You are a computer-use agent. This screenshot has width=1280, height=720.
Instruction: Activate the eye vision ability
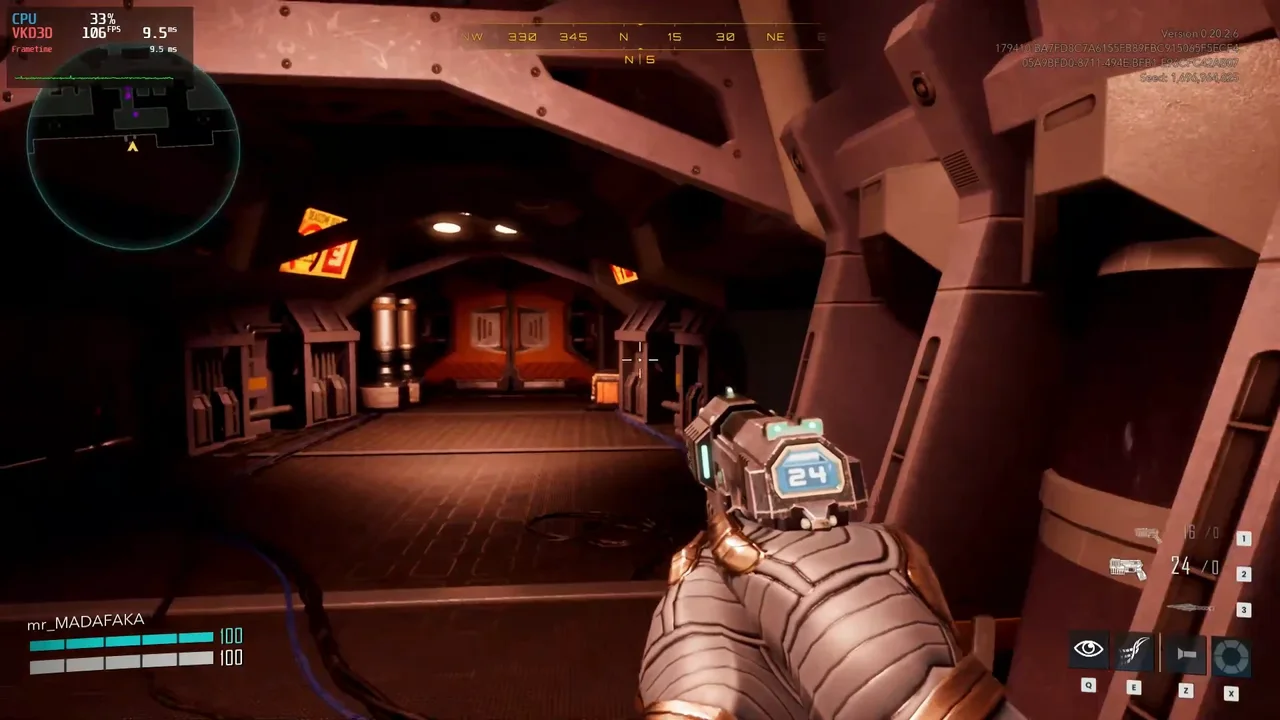click(1088, 651)
